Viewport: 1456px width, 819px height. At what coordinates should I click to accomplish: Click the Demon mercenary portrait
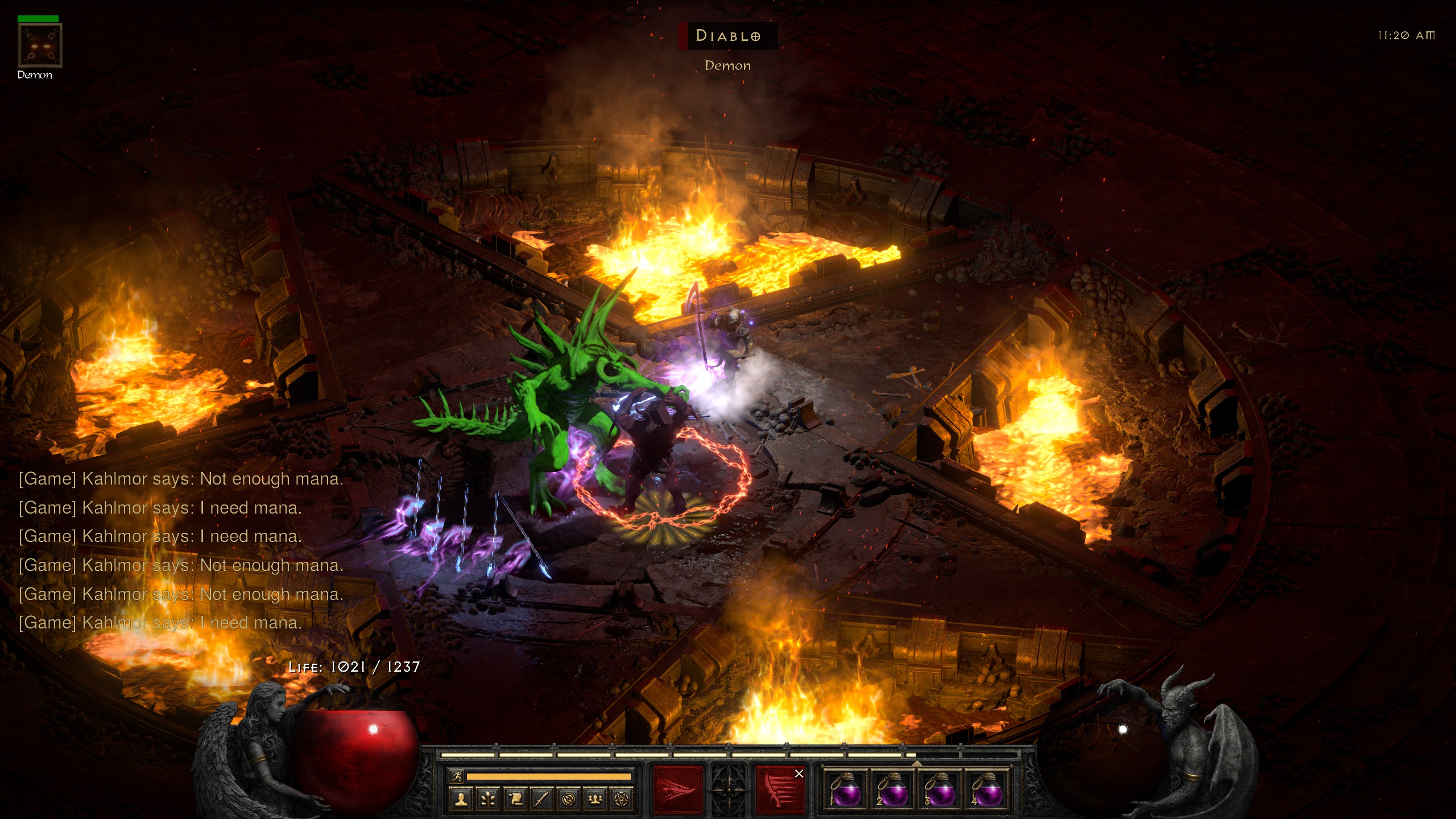point(40,45)
